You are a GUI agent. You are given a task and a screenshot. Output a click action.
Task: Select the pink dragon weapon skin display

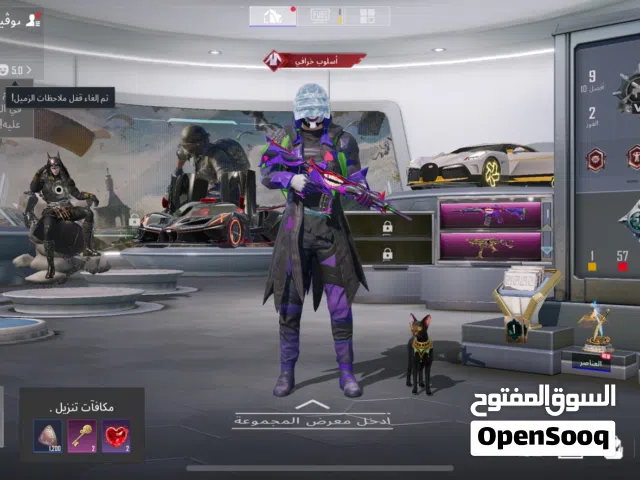coord(490,245)
